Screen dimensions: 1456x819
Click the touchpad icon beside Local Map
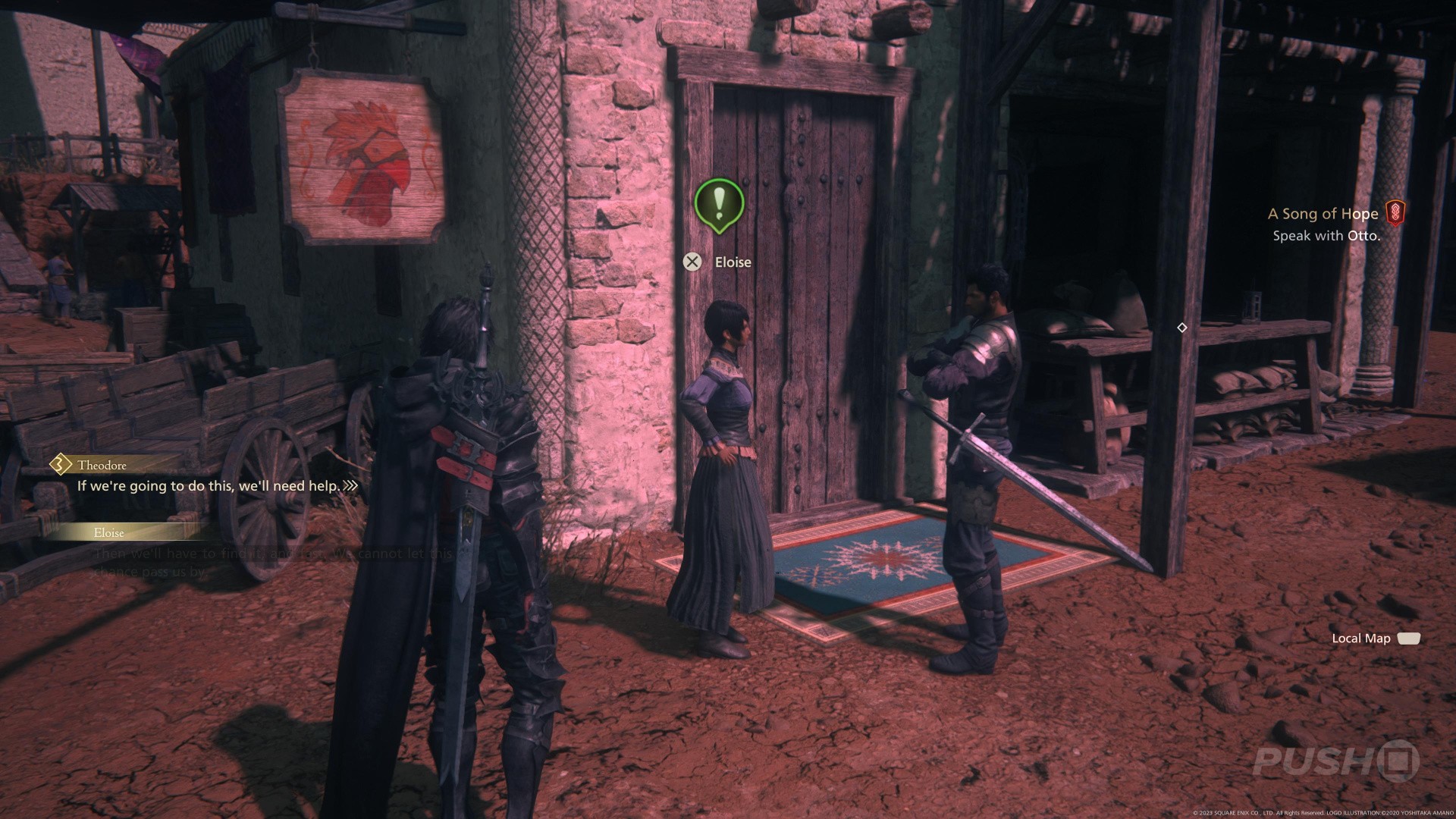pyautogui.click(x=1409, y=638)
